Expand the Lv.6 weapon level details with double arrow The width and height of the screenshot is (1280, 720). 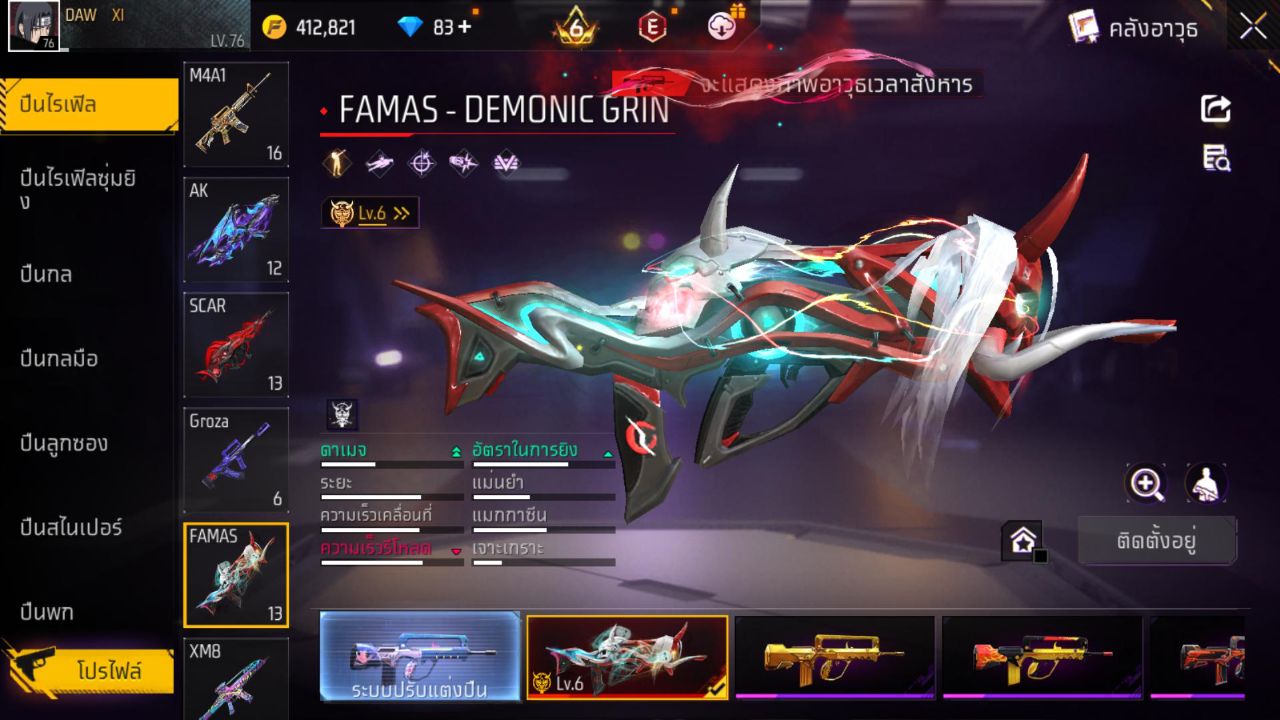tap(400, 212)
